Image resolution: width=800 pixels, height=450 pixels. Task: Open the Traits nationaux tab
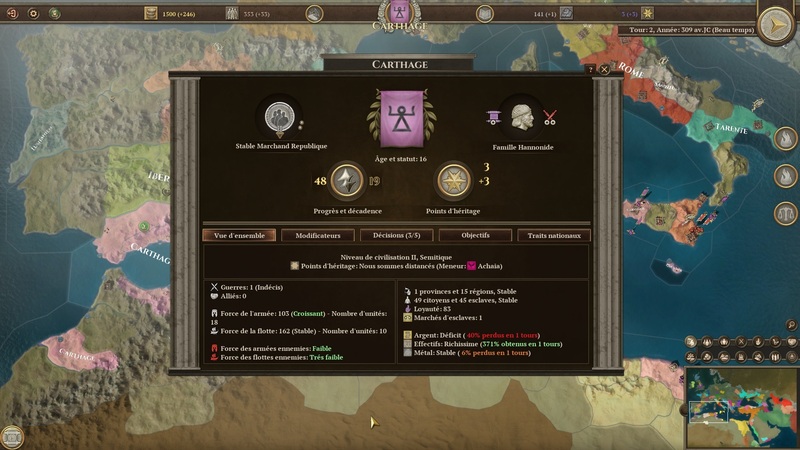click(554, 236)
